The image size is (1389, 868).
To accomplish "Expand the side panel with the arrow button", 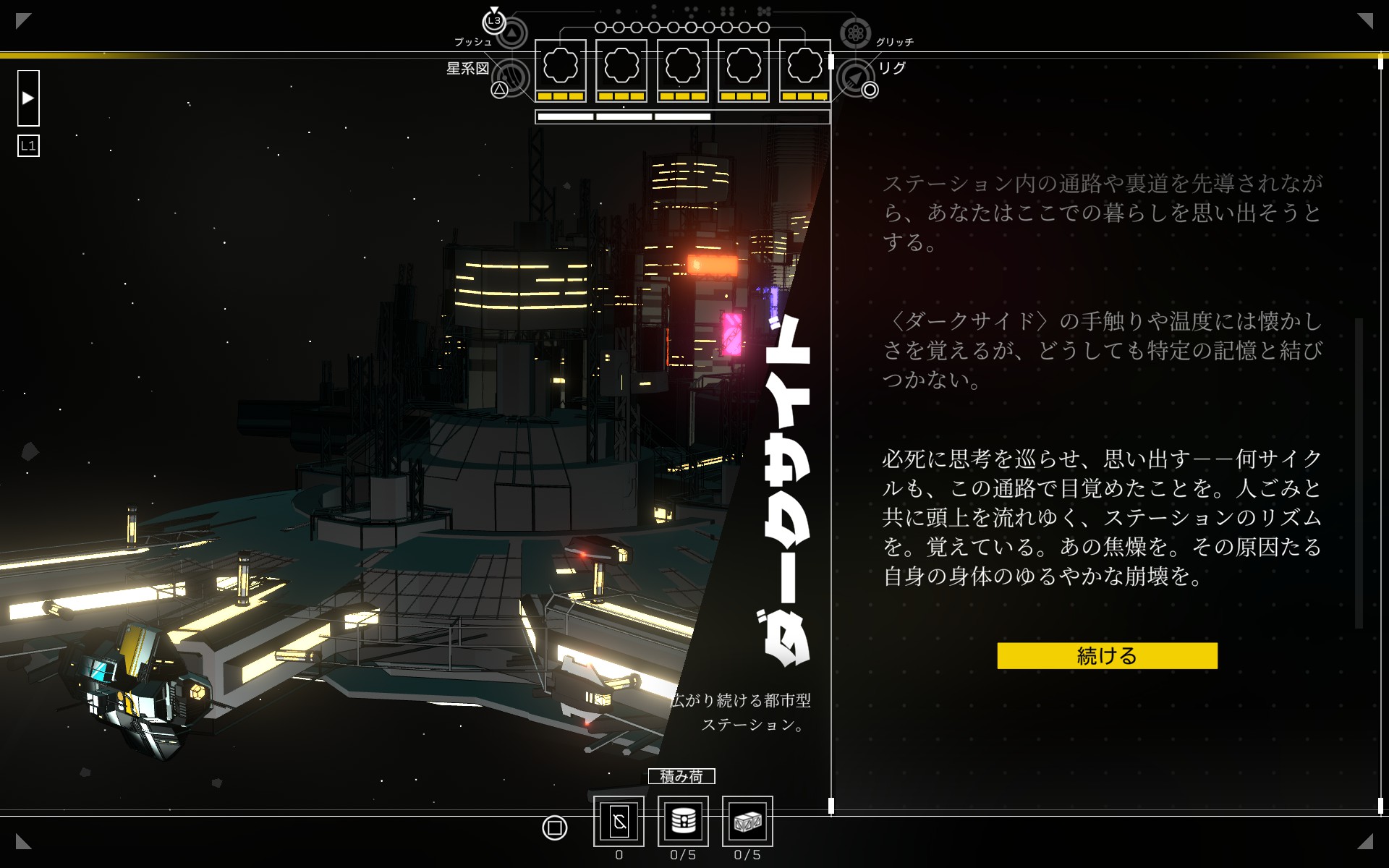I will pos(28,98).
